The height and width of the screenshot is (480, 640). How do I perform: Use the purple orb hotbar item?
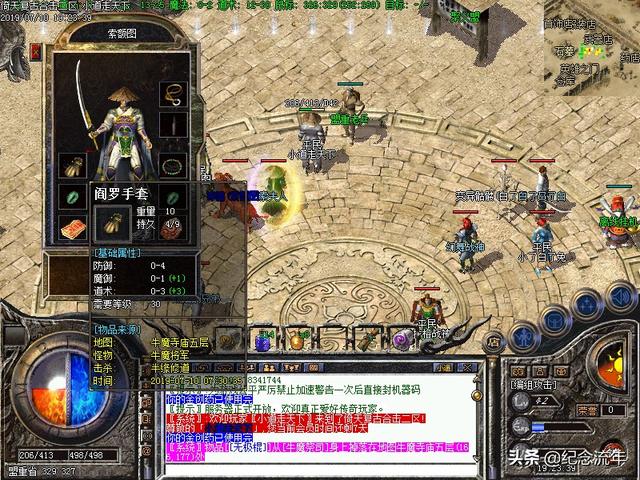(401, 340)
